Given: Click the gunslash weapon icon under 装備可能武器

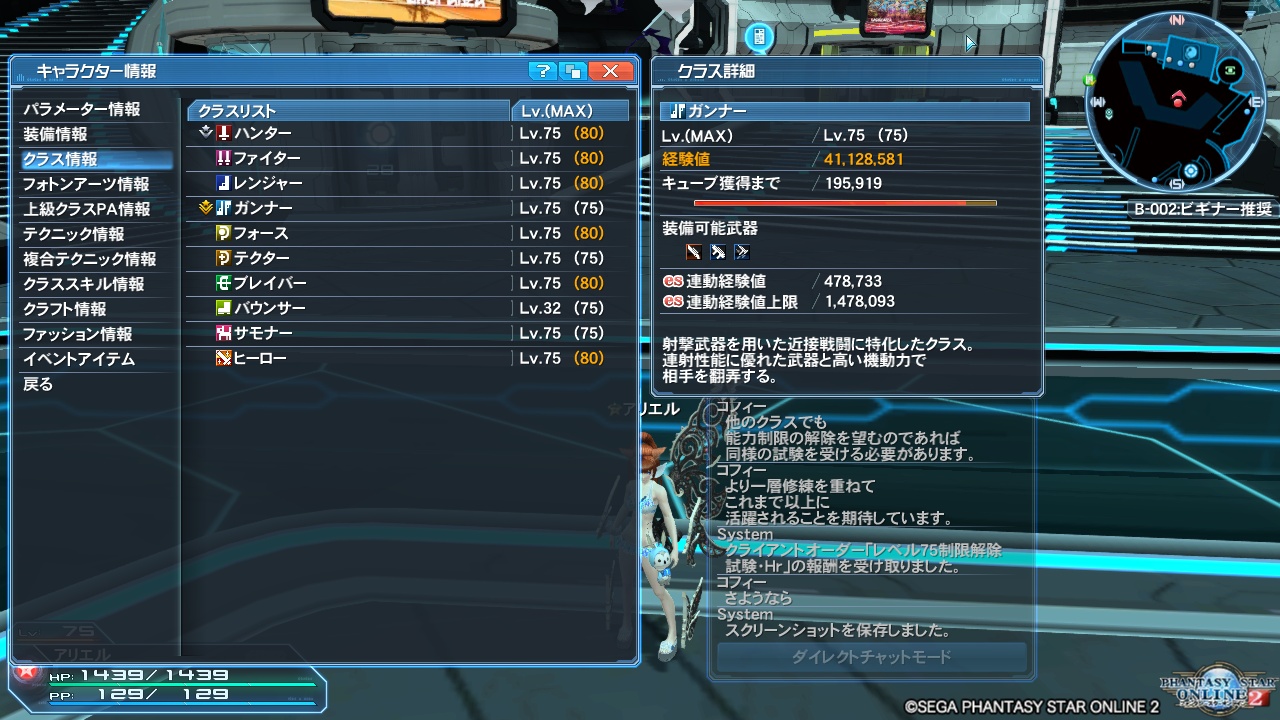Looking at the screenshot, I should pos(693,252).
